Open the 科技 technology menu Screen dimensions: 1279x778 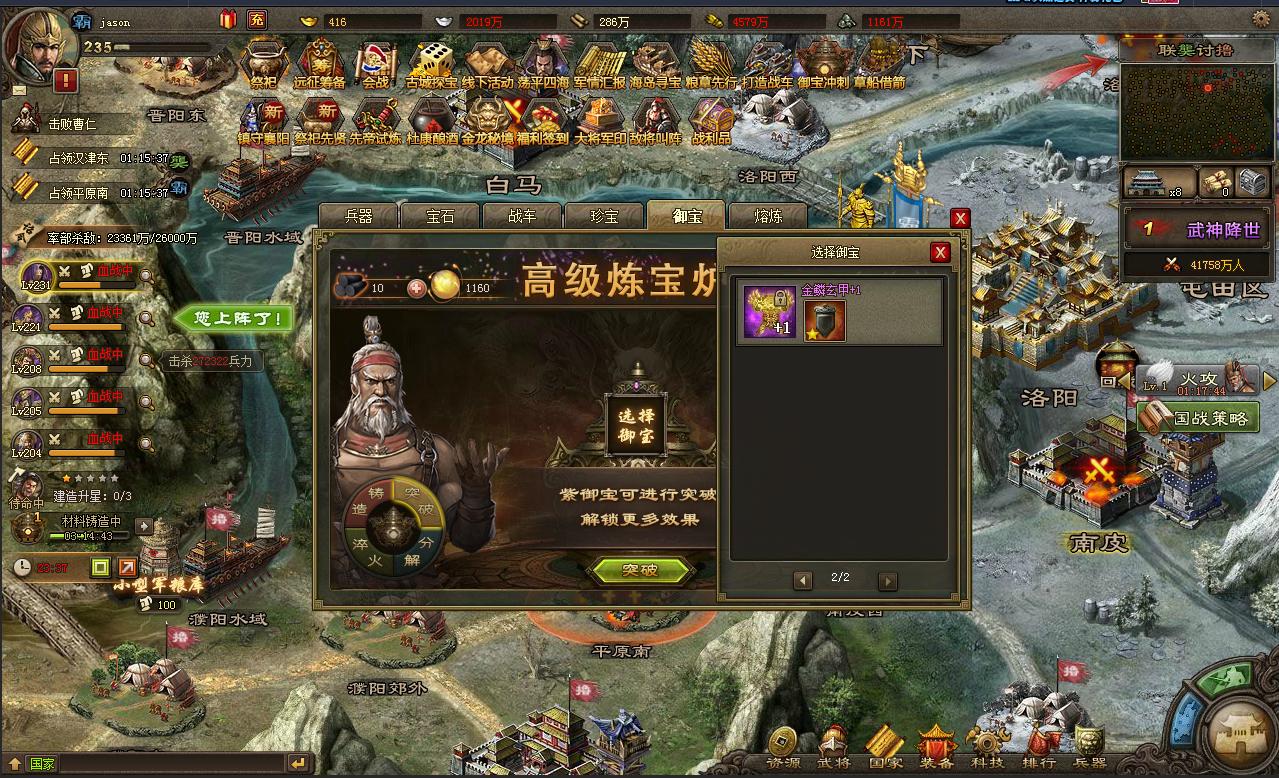[x=988, y=746]
